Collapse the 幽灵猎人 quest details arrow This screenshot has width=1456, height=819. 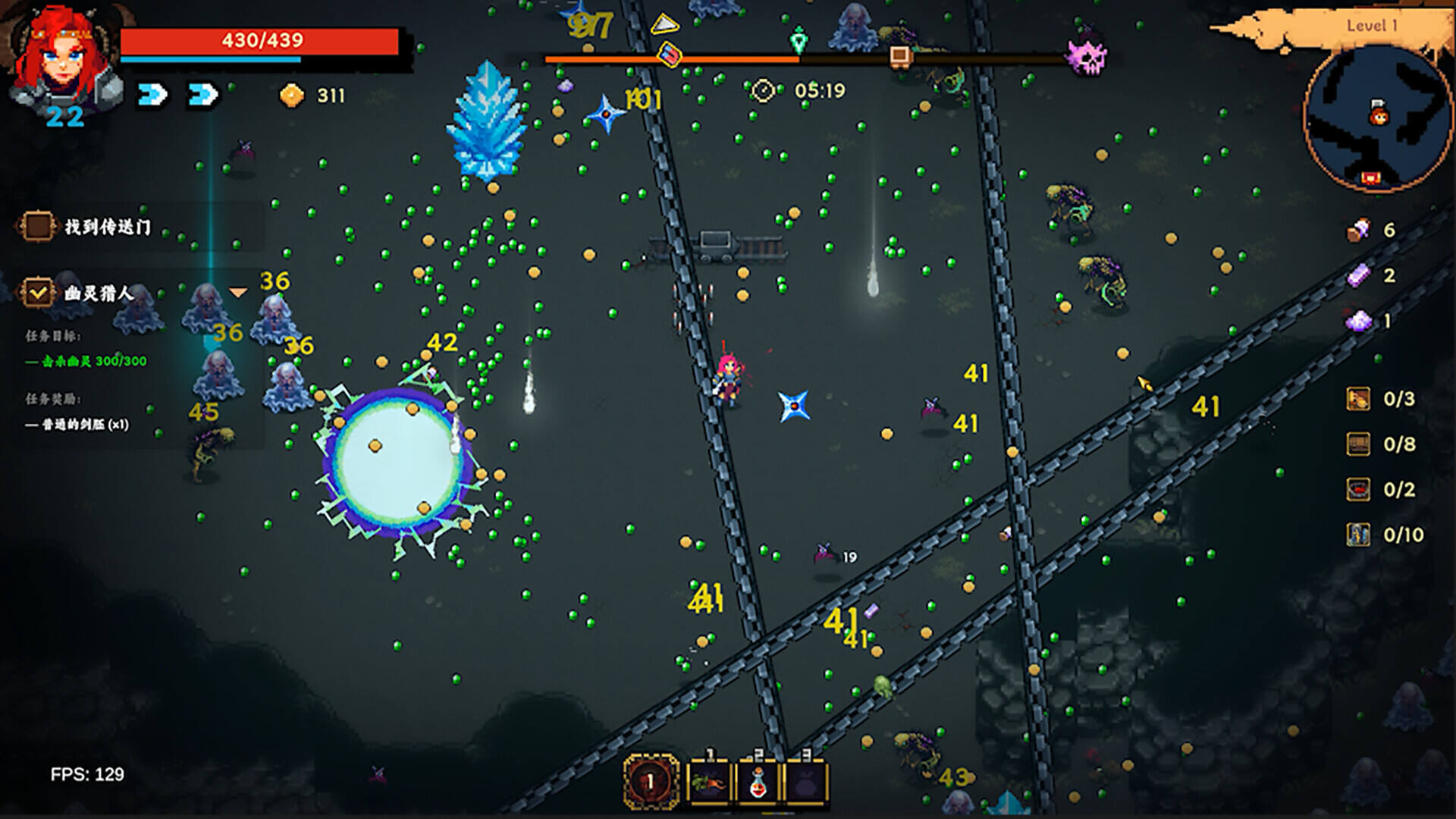238,293
